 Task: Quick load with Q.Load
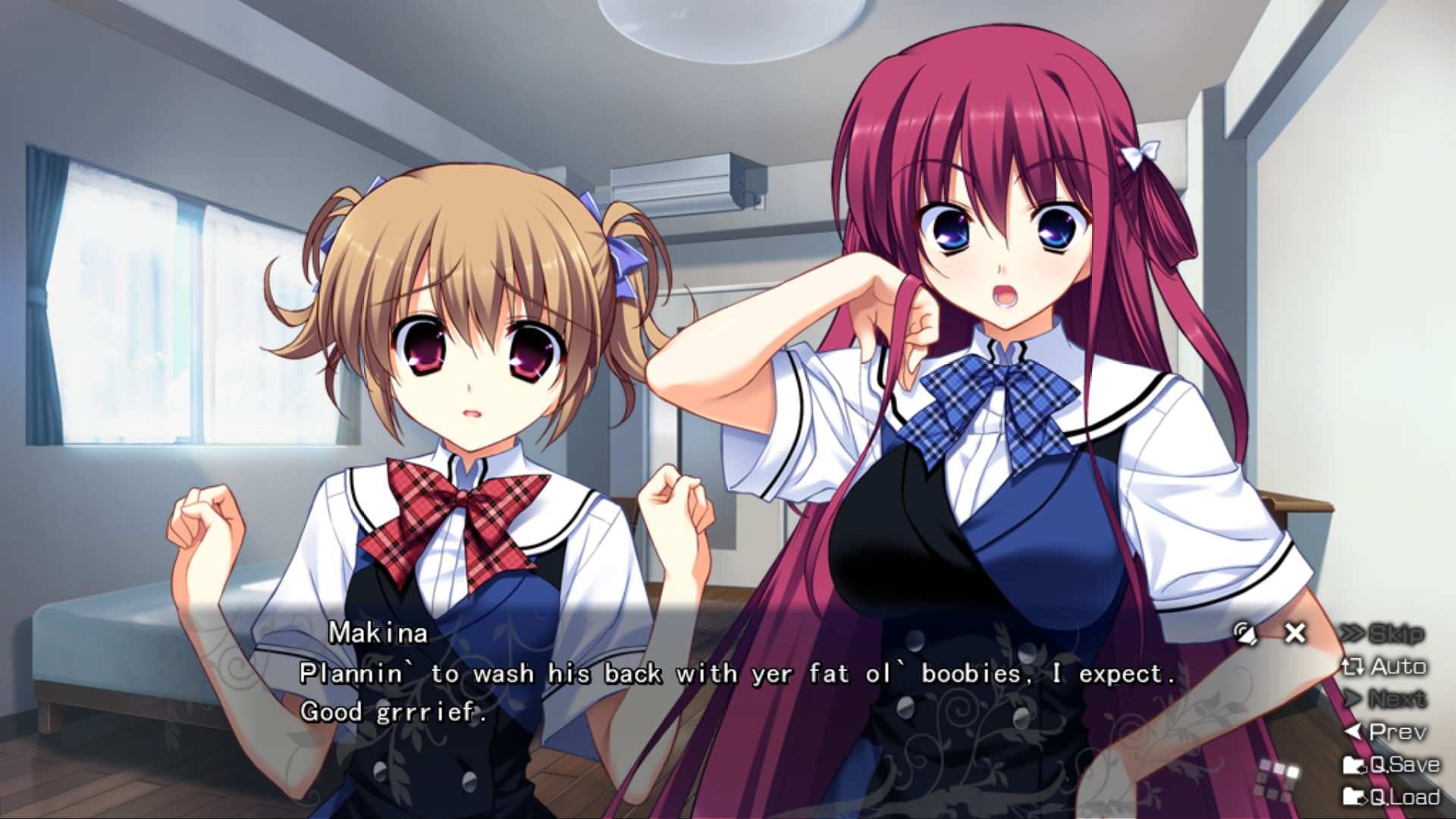tap(1392, 797)
